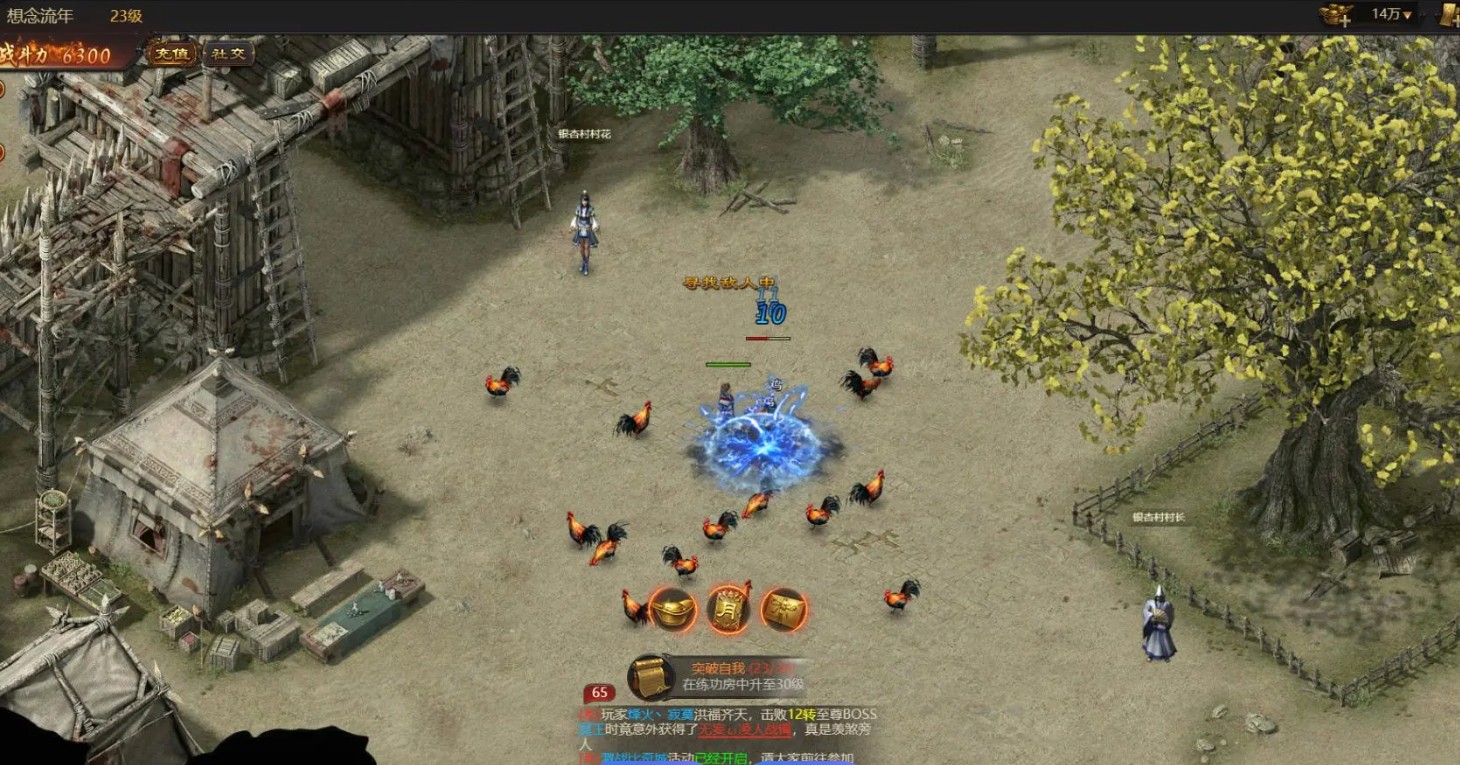Click the glowing 月 monthly card icon

(x=730, y=610)
